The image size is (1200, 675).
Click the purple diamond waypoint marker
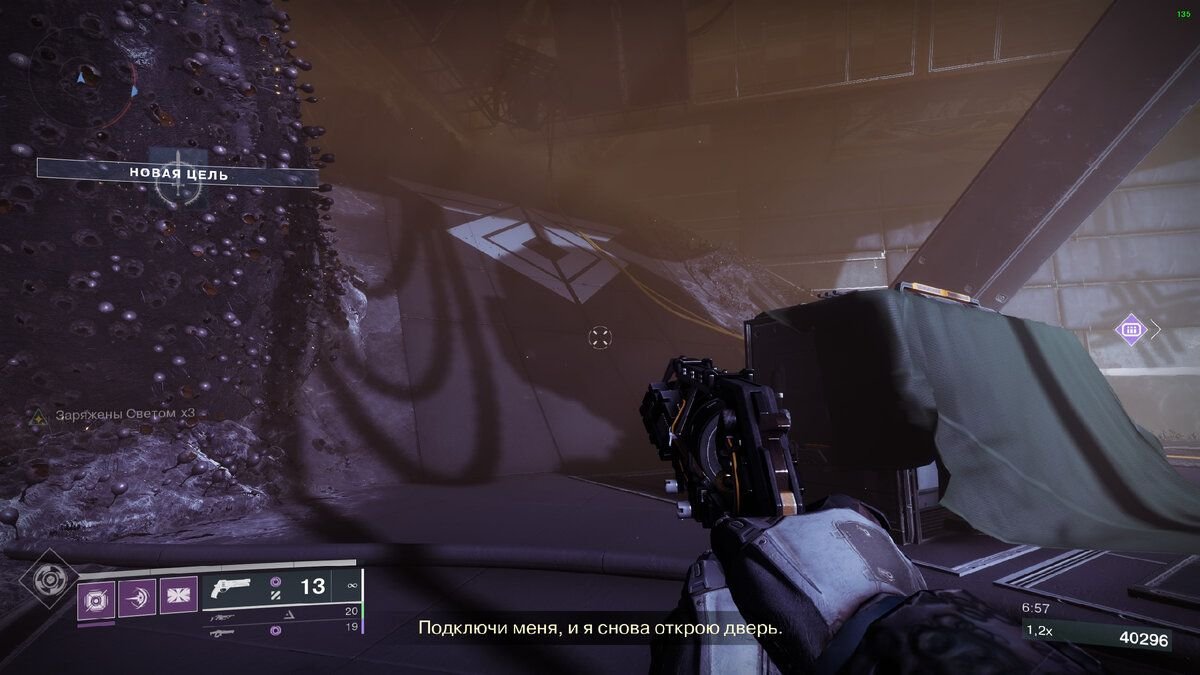click(x=1131, y=329)
